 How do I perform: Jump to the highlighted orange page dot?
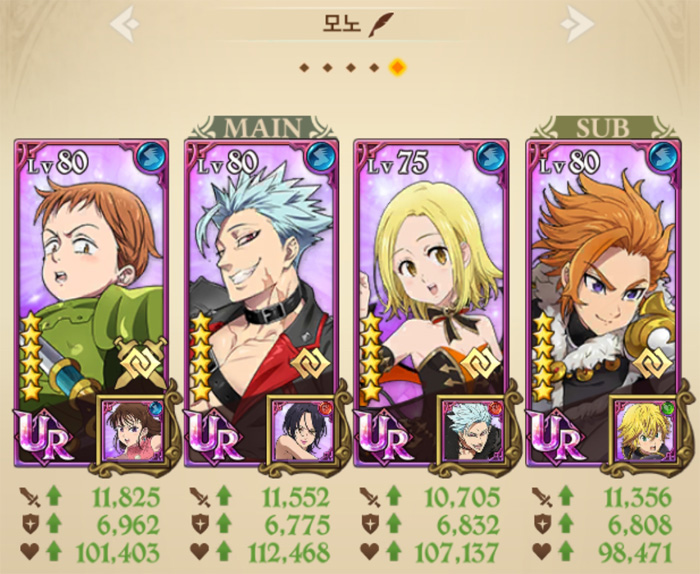(x=397, y=68)
